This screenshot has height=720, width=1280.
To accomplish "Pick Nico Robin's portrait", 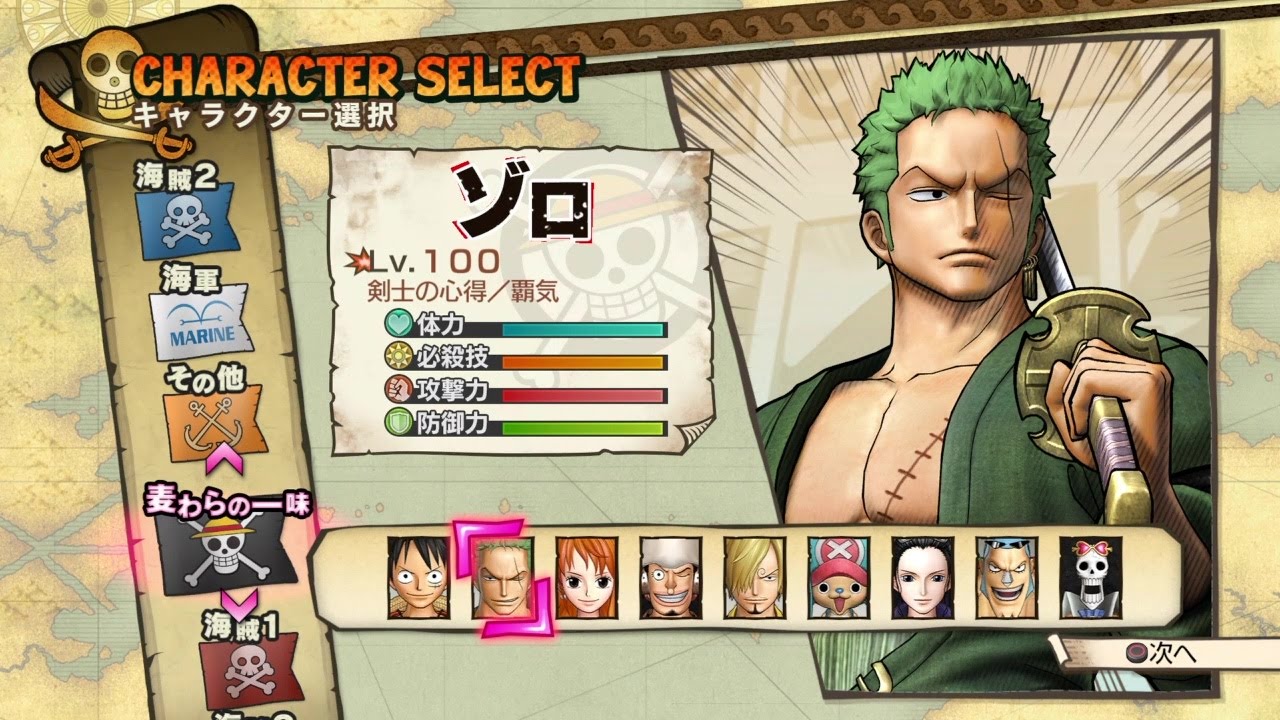I will coord(922,579).
